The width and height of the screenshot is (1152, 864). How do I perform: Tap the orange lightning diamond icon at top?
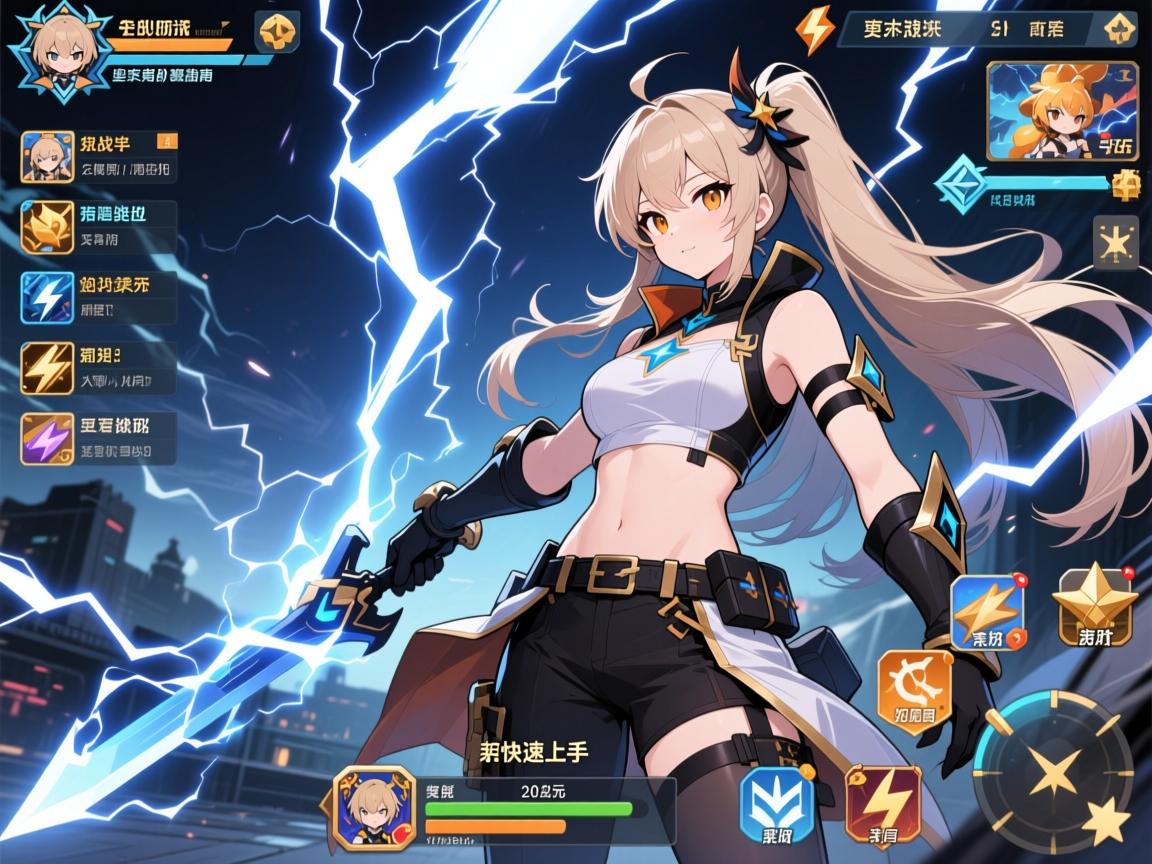[815, 32]
